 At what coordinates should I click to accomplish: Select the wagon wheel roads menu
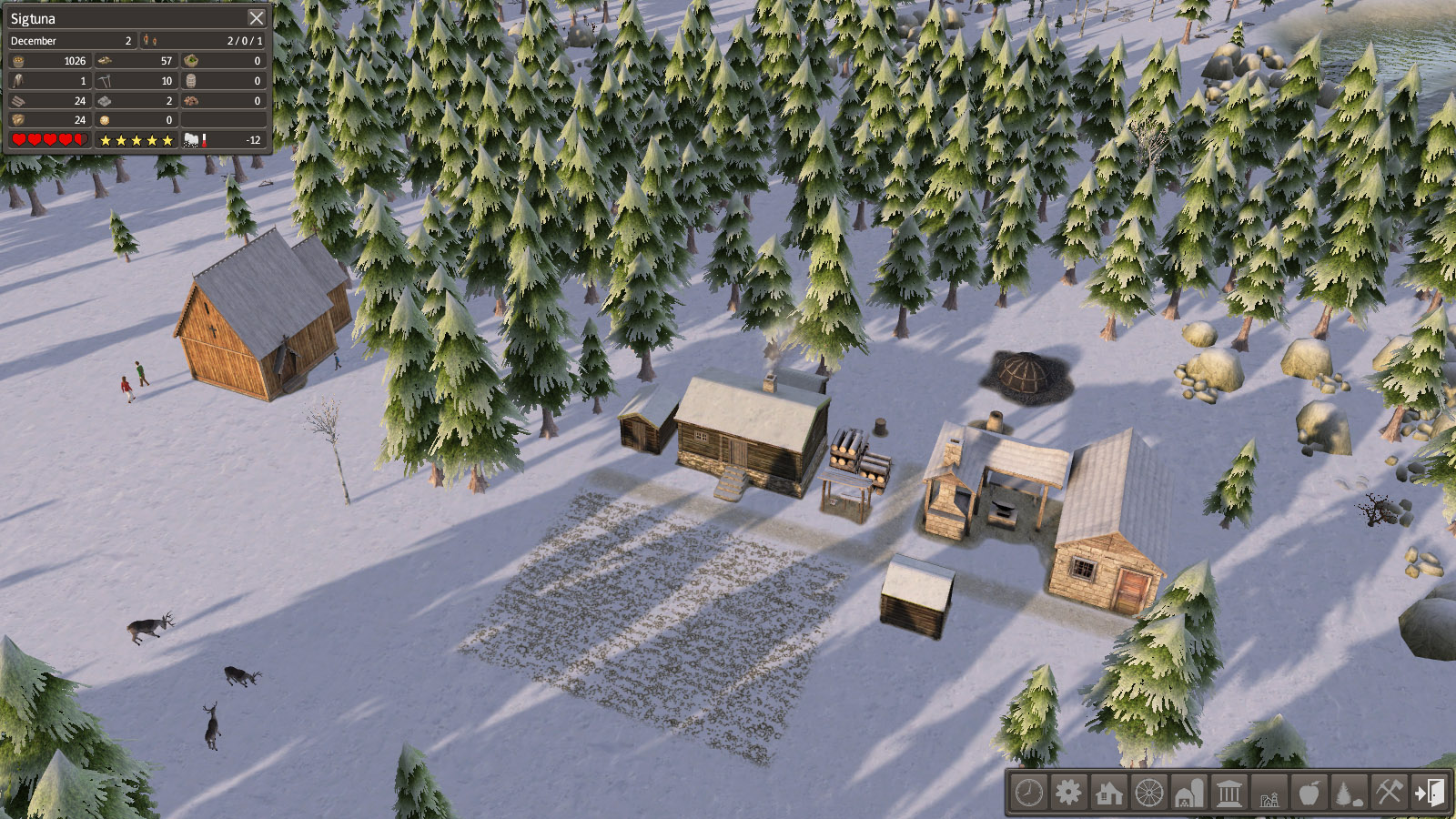[1148, 793]
